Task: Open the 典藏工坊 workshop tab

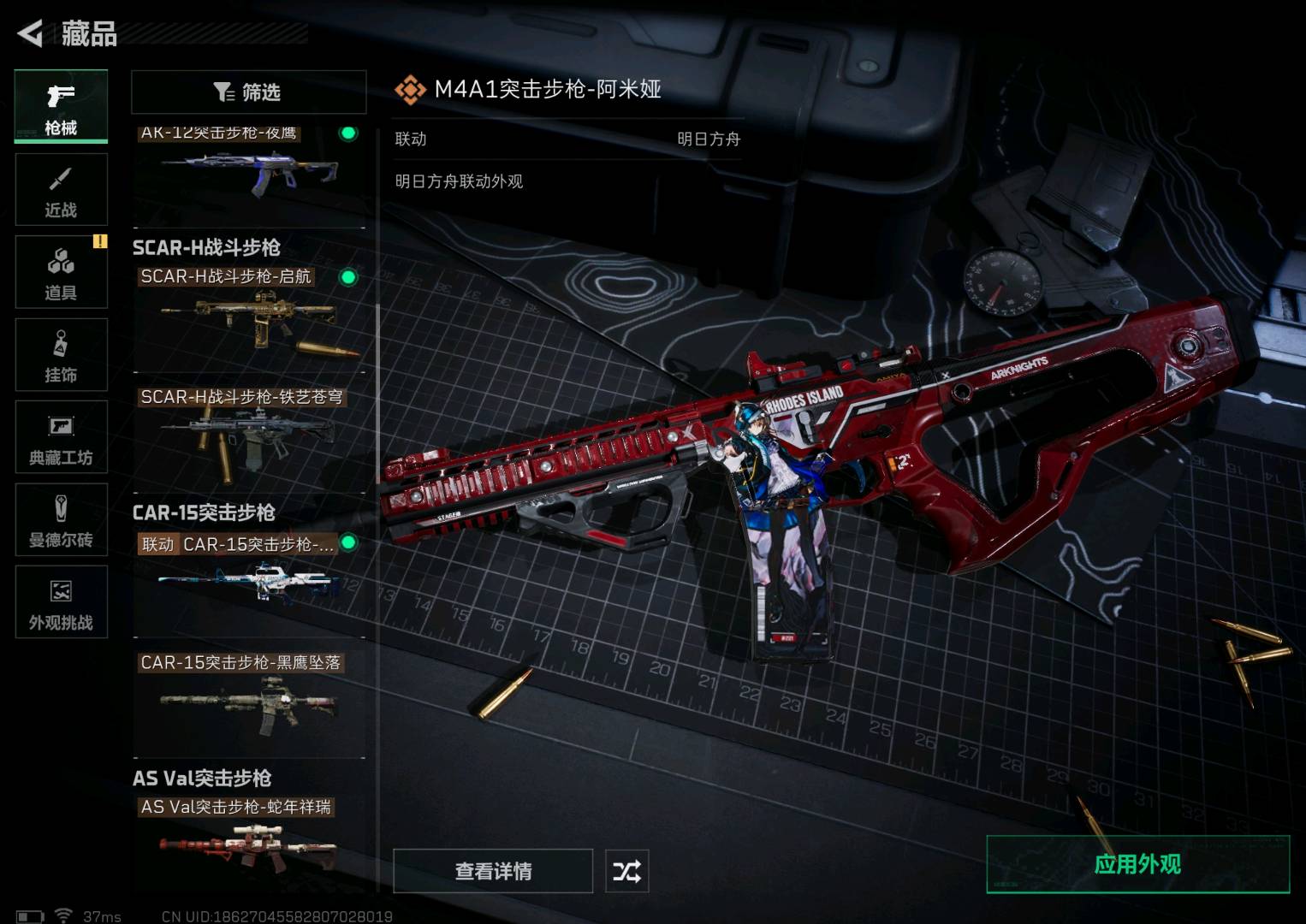Action: point(61,437)
